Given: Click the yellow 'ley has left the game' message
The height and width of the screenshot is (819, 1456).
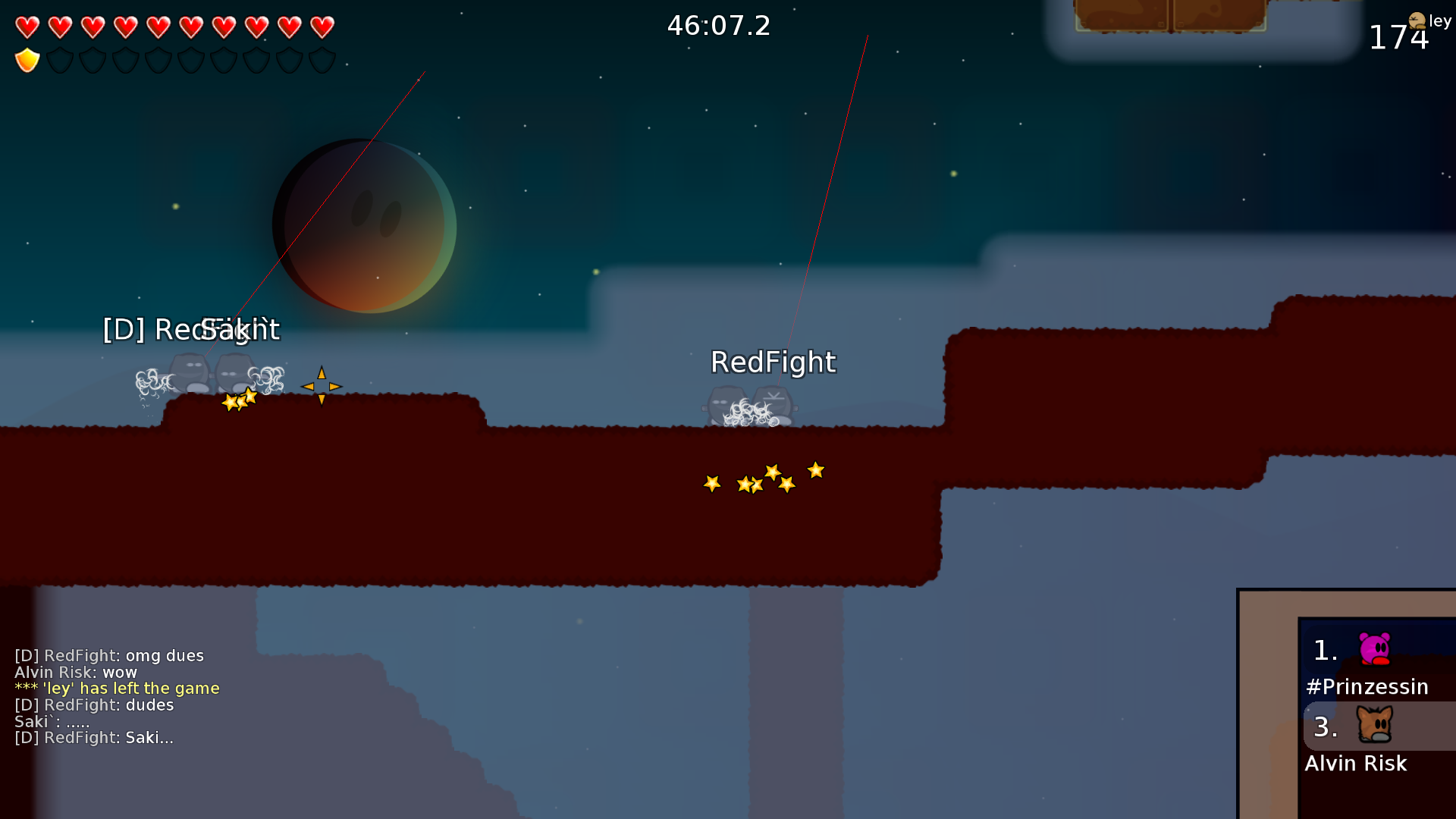Looking at the screenshot, I should coord(117,688).
